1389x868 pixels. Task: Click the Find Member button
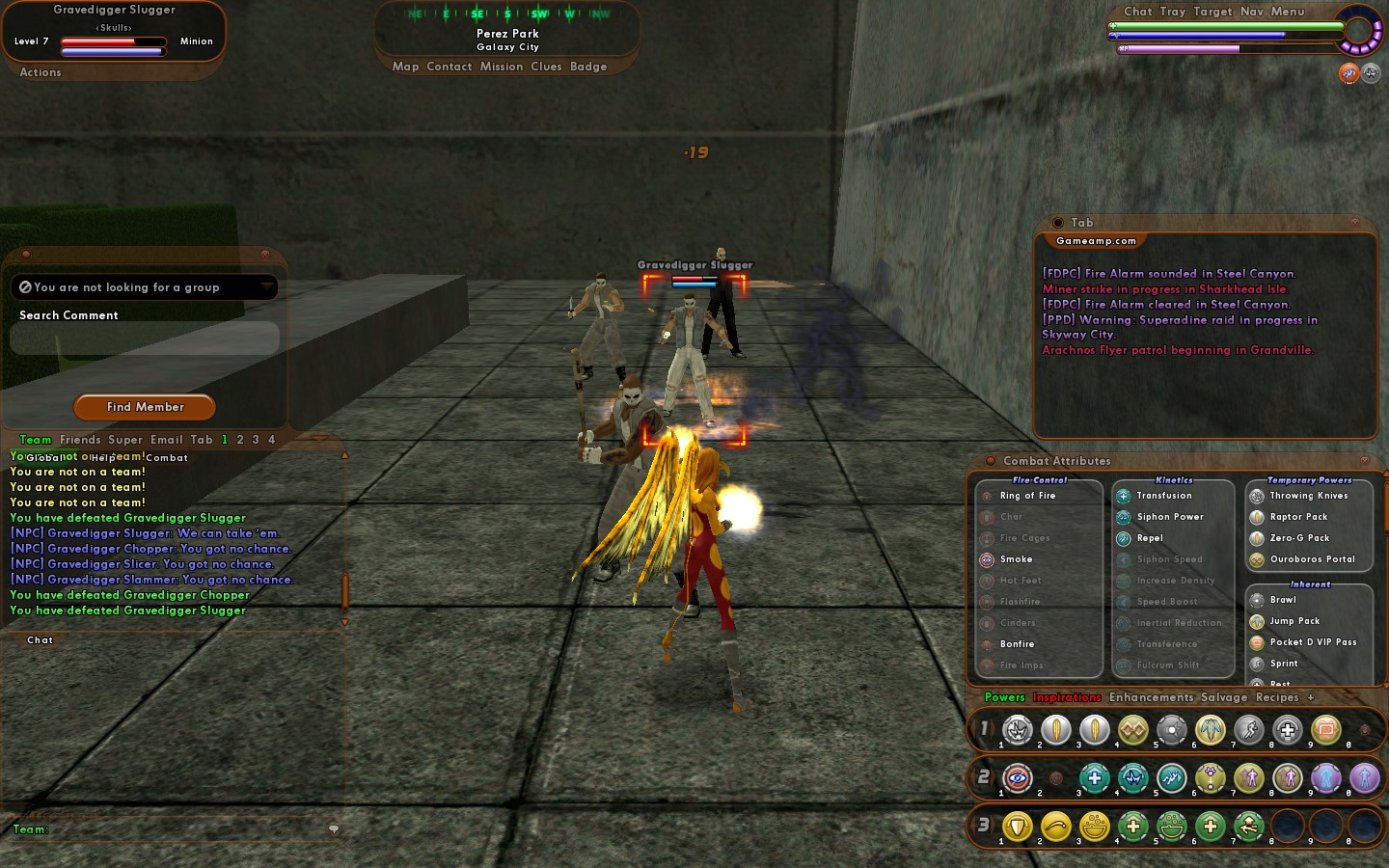pyautogui.click(x=145, y=407)
